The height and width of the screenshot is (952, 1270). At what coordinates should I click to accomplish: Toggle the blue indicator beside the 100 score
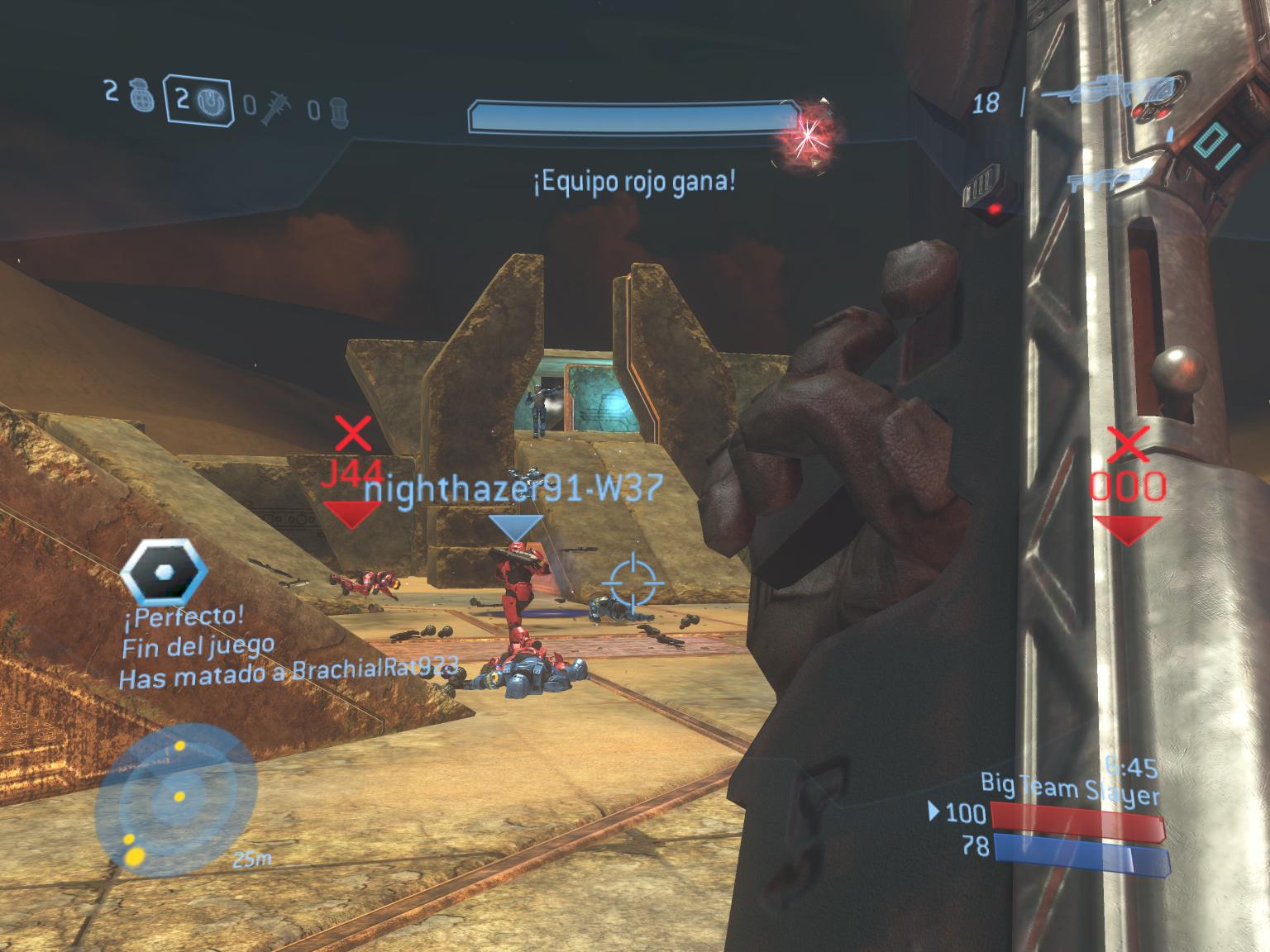(x=935, y=813)
